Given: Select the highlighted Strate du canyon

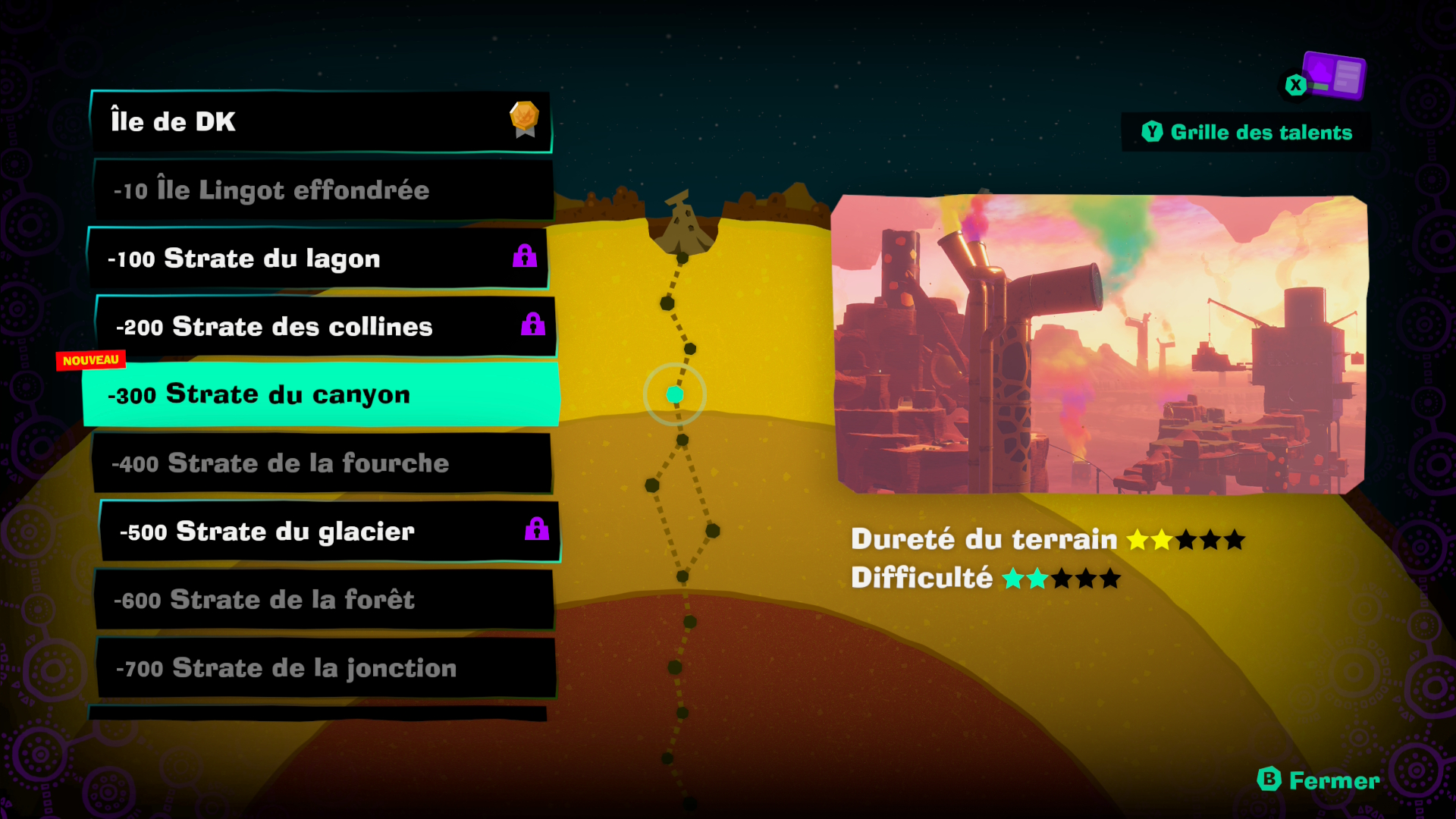Looking at the screenshot, I should click(x=320, y=394).
